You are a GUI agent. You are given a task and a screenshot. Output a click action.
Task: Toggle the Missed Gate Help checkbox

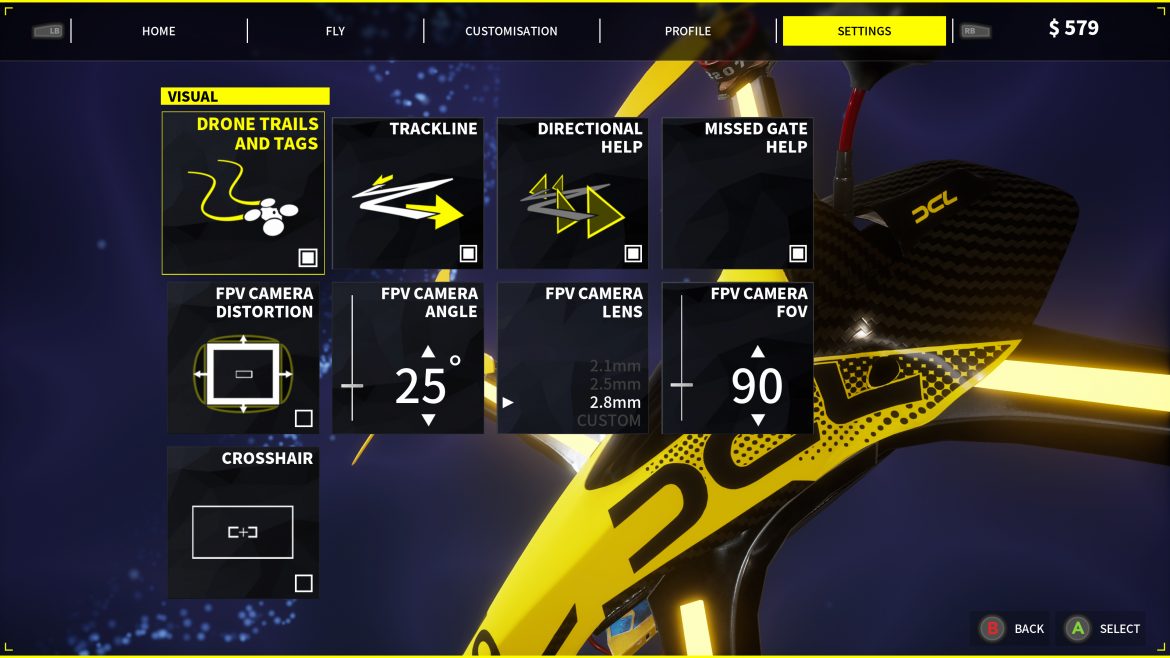[x=798, y=253]
